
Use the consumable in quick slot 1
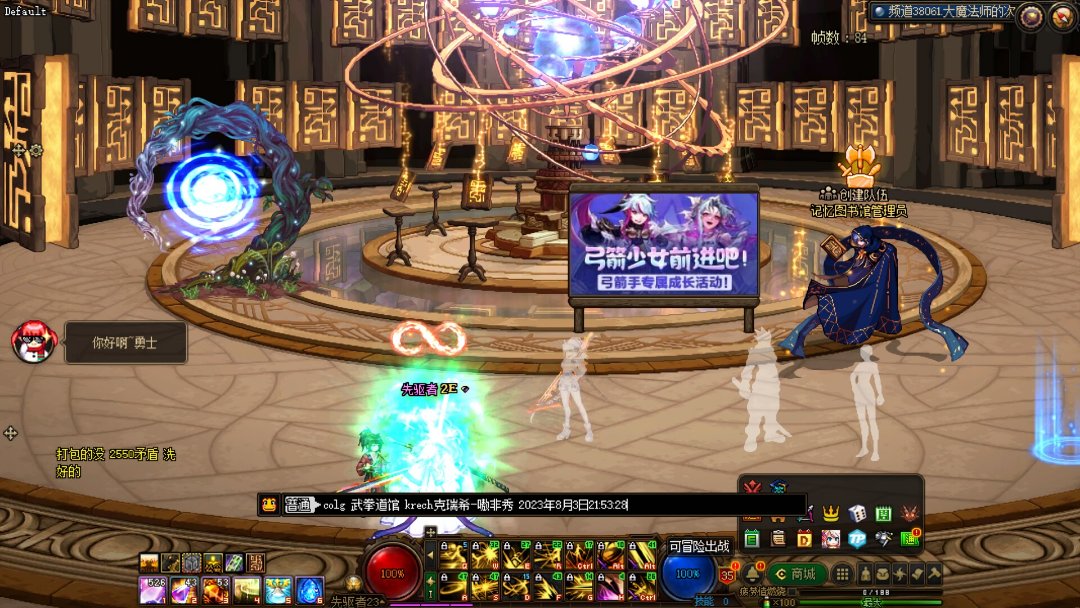click(151, 590)
